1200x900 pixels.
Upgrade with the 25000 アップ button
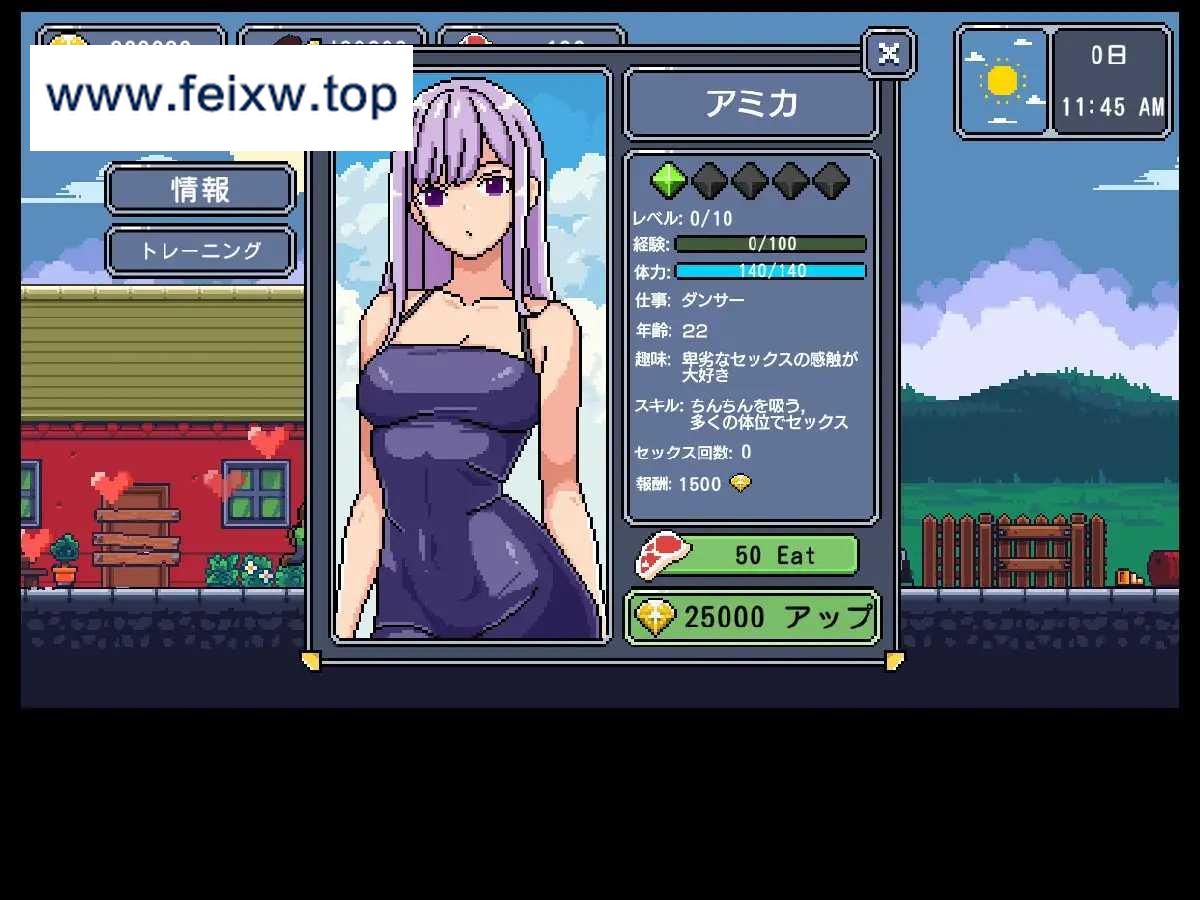coord(752,618)
